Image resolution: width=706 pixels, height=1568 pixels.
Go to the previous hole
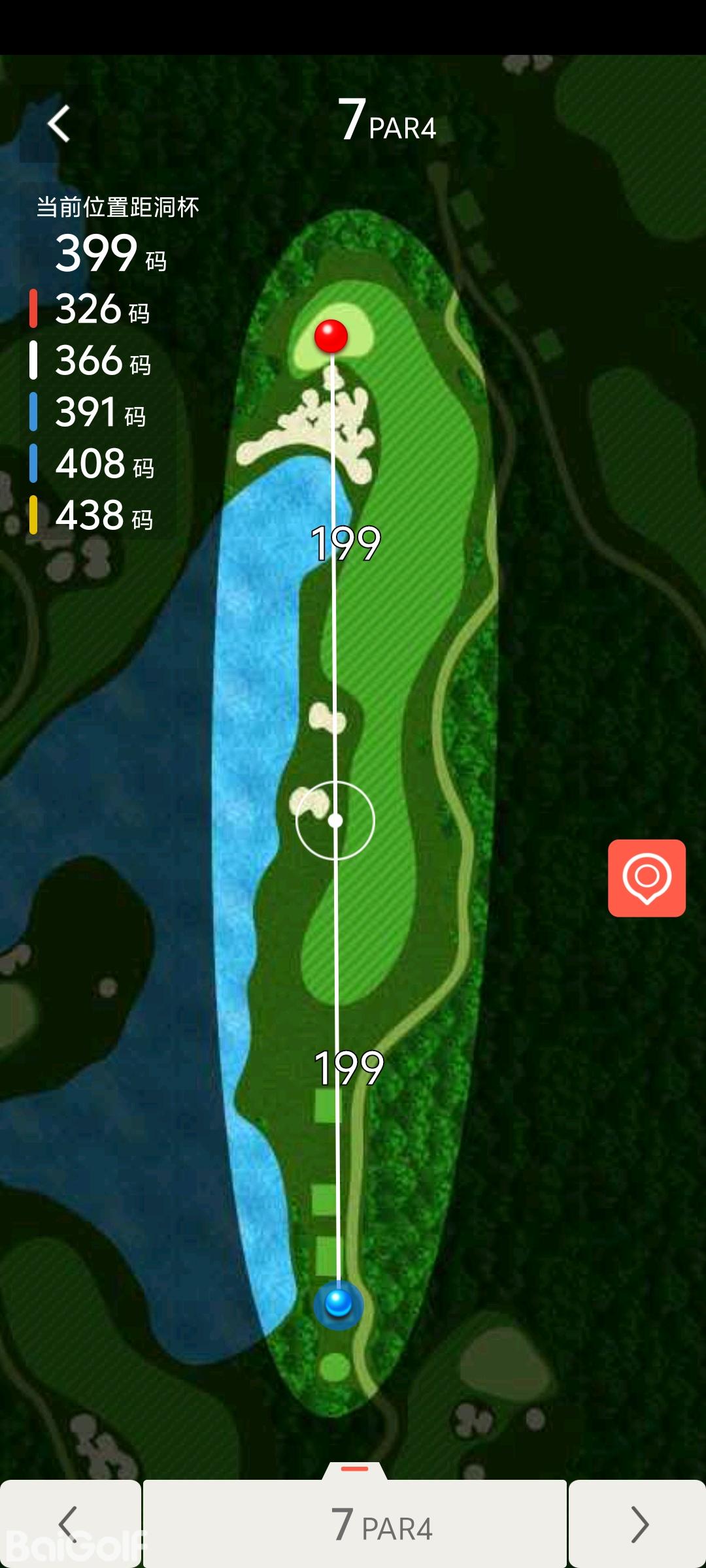point(69,1524)
